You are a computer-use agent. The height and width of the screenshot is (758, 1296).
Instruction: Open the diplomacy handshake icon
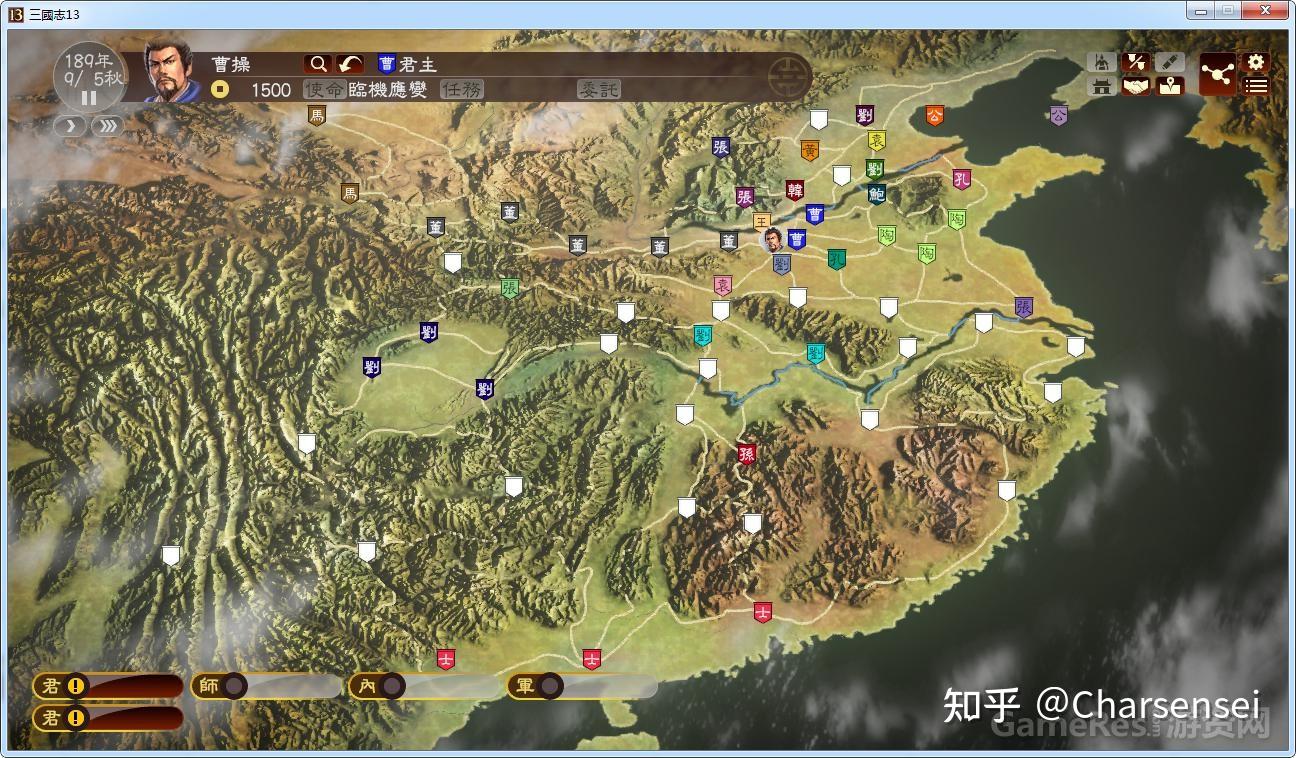1137,87
